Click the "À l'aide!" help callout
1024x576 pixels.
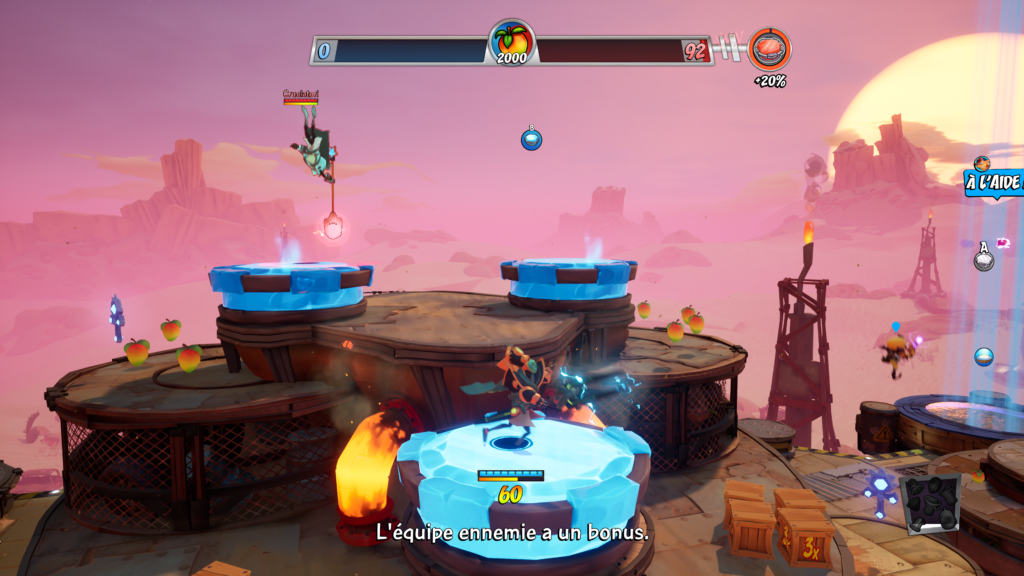tap(993, 182)
